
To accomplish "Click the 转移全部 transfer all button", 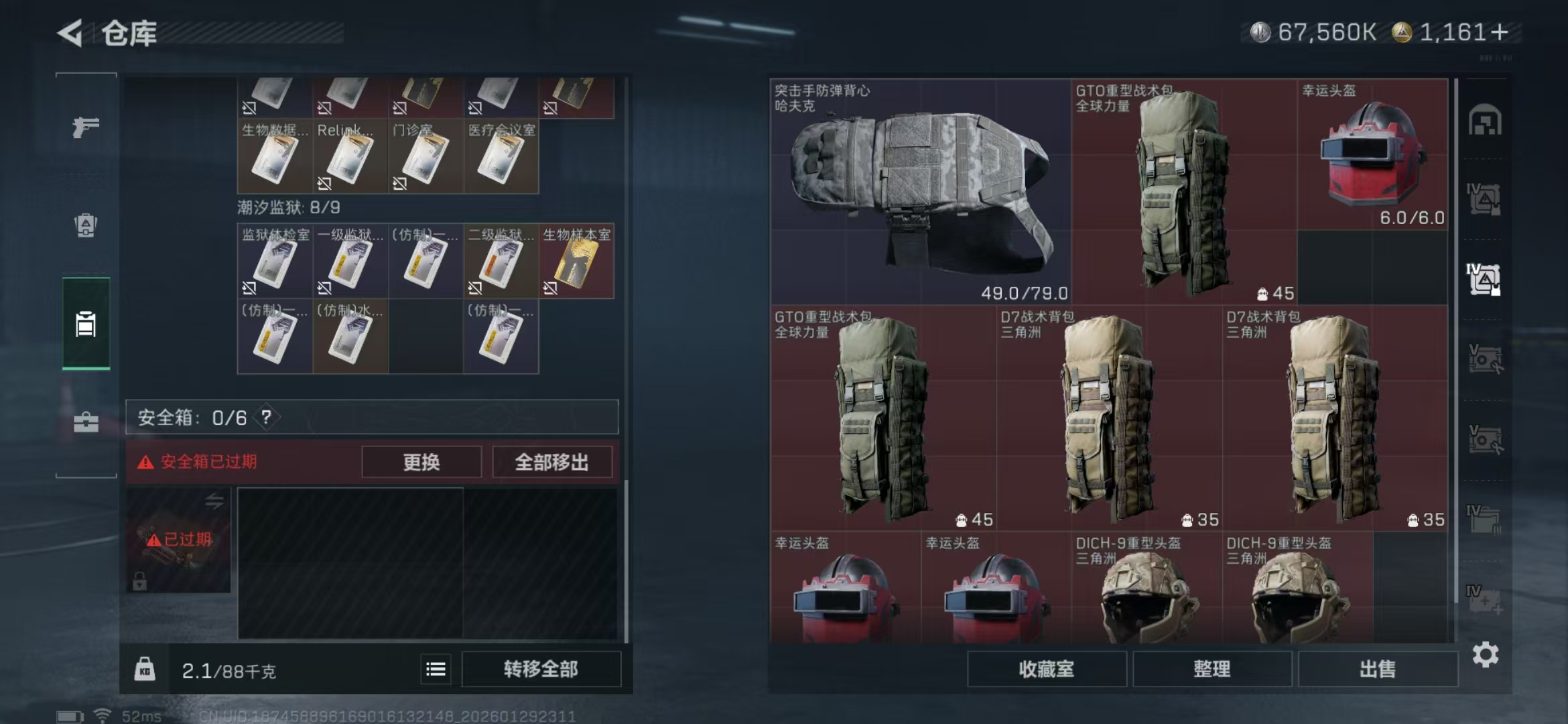I will coord(541,668).
